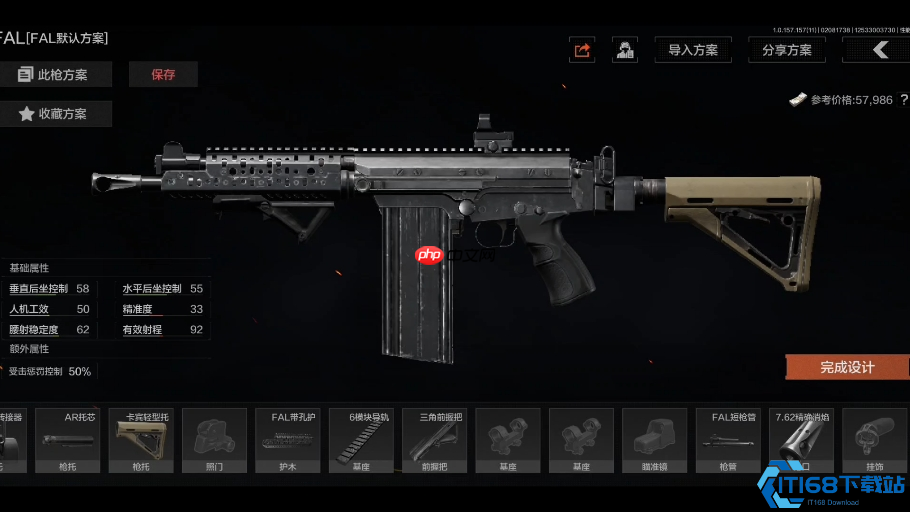This screenshot has height=512, width=910.
Task: Confirm with 完成设计 button
Action: pyautogui.click(x=847, y=367)
